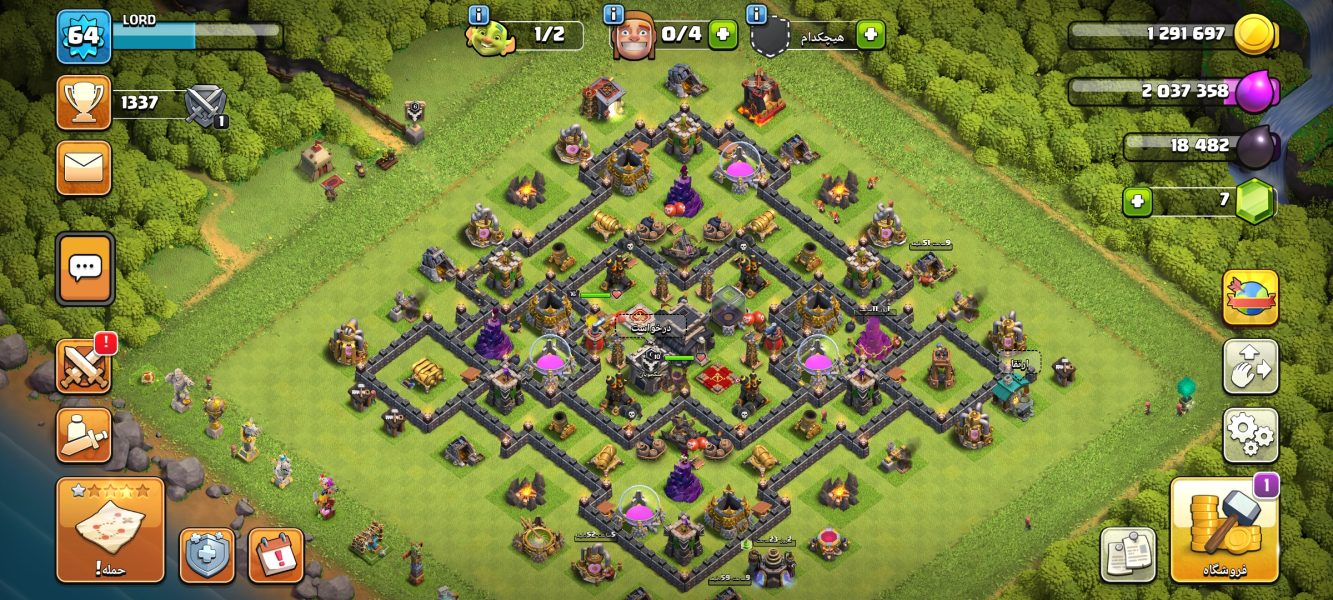
Task: Click the plus button beside the shield status
Action: pos(870,35)
